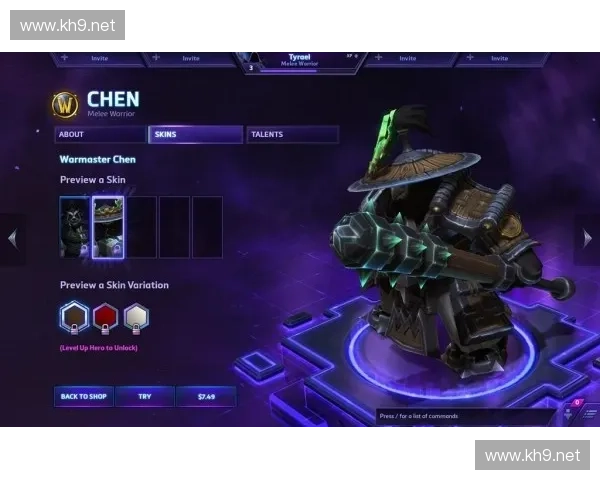
Task: Select the Tyrael party leader panel
Action: (x=300, y=60)
